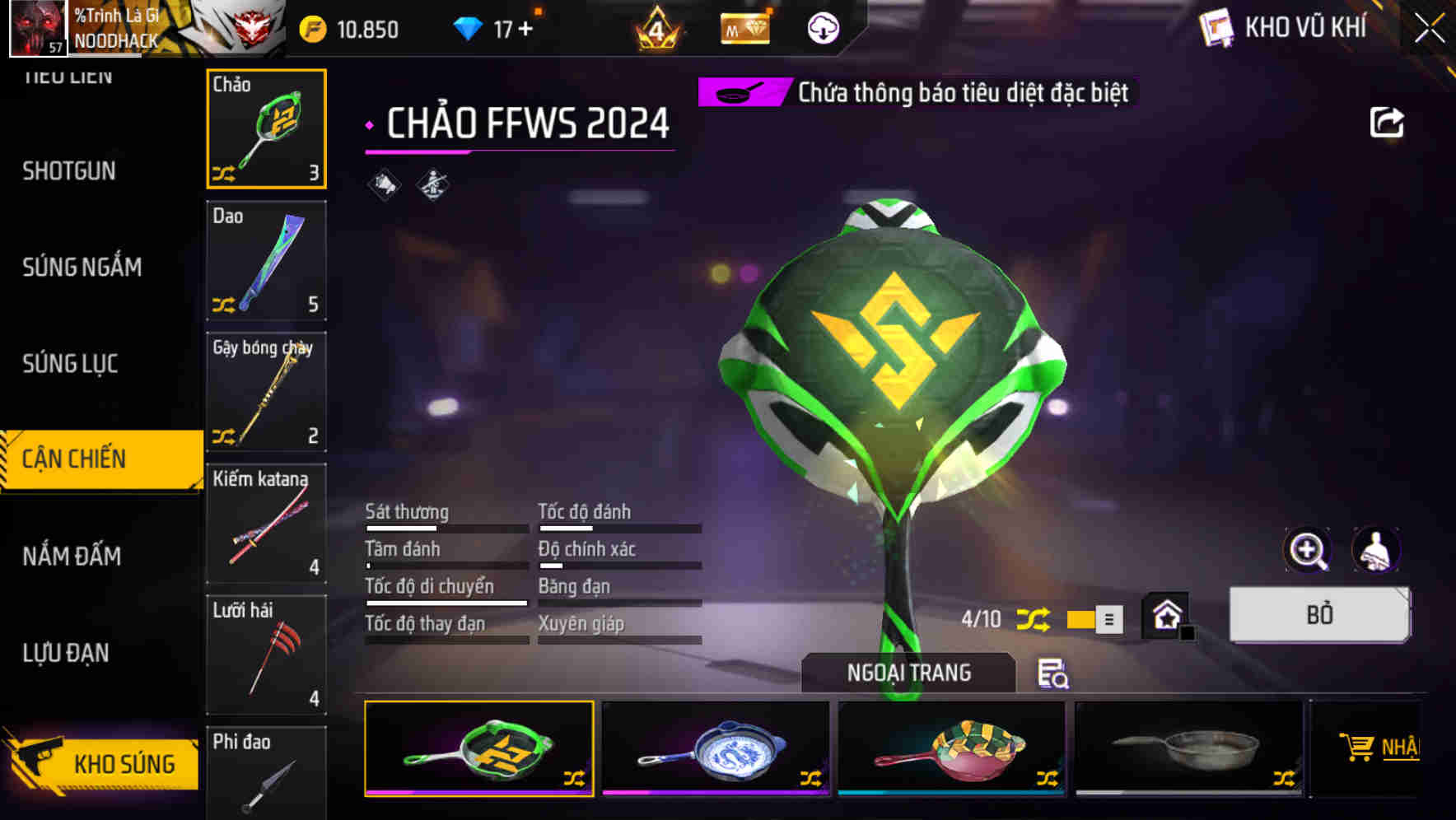Open the share icon at top right
1456x820 pixels.
click(x=1387, y=122)
